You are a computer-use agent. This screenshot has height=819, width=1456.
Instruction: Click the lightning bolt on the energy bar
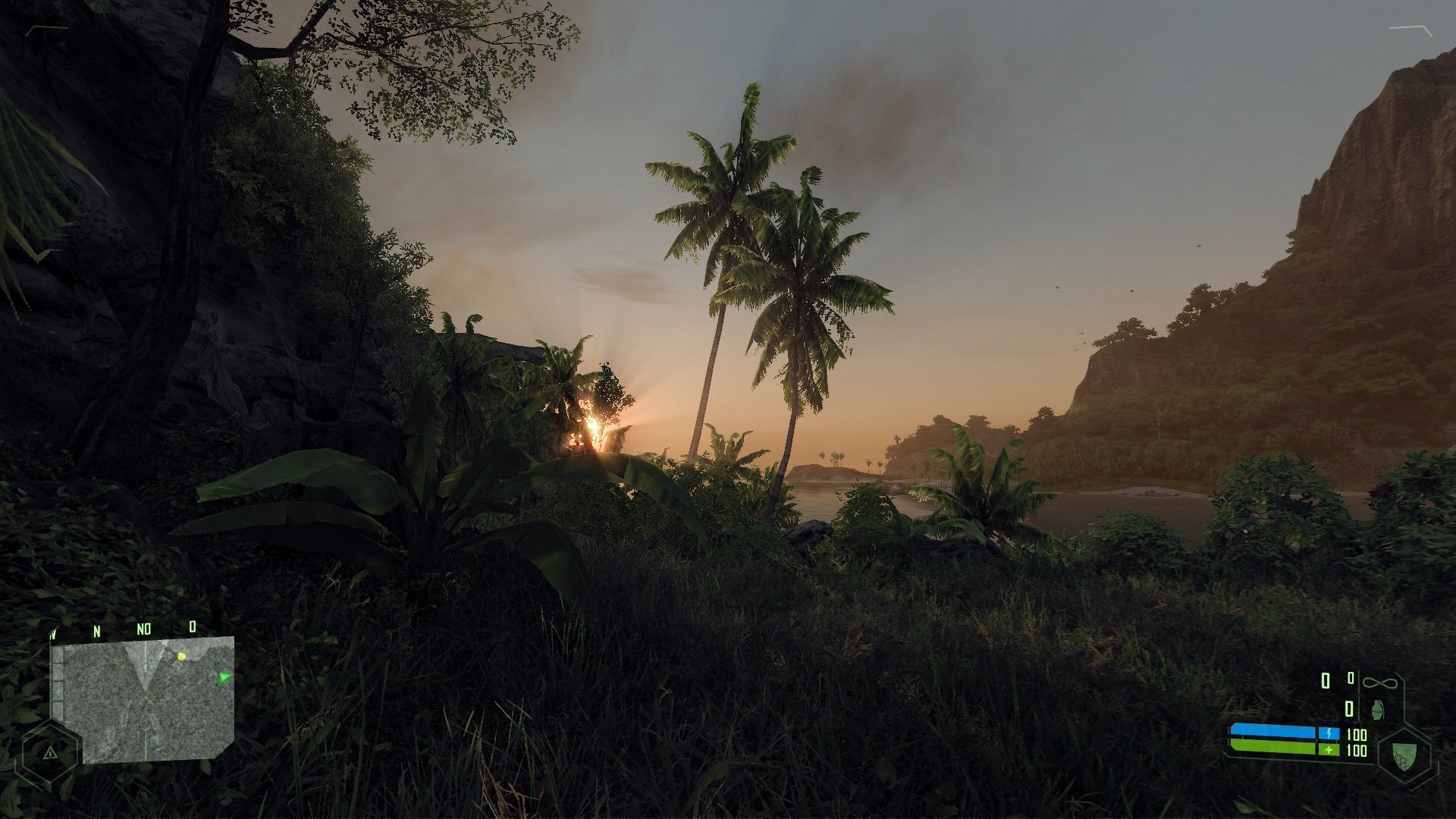coord(1329,733)
